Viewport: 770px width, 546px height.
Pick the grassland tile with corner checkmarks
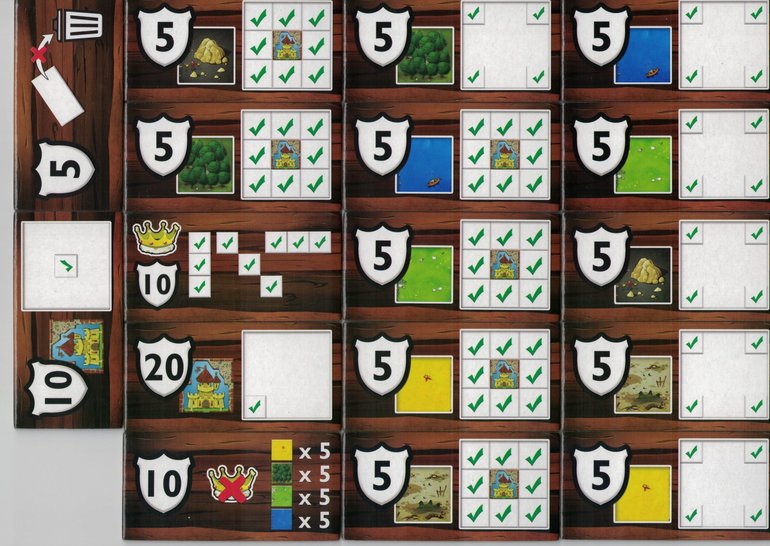pyautogui.click(x=668, y=156)
